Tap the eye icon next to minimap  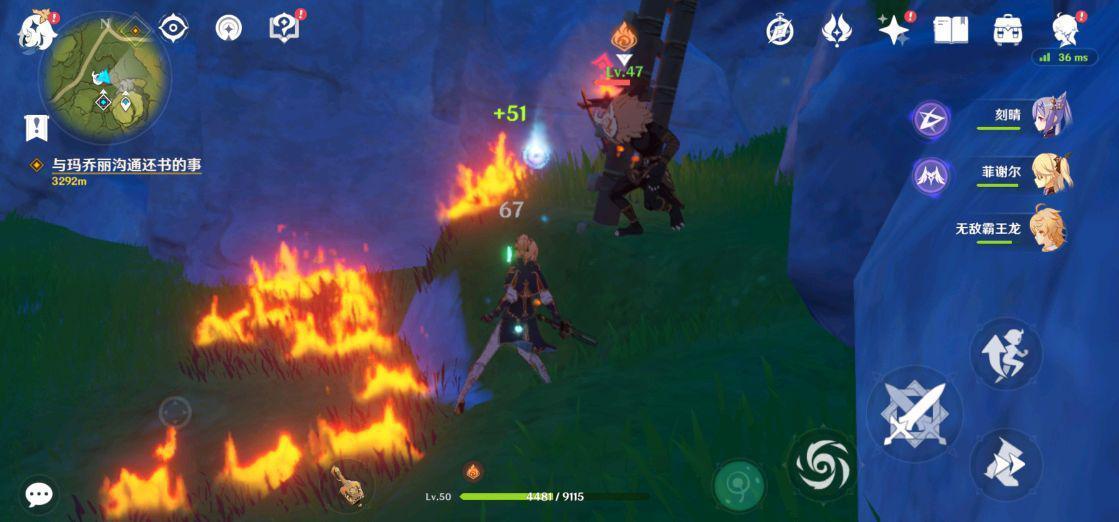tap(174, 28)
